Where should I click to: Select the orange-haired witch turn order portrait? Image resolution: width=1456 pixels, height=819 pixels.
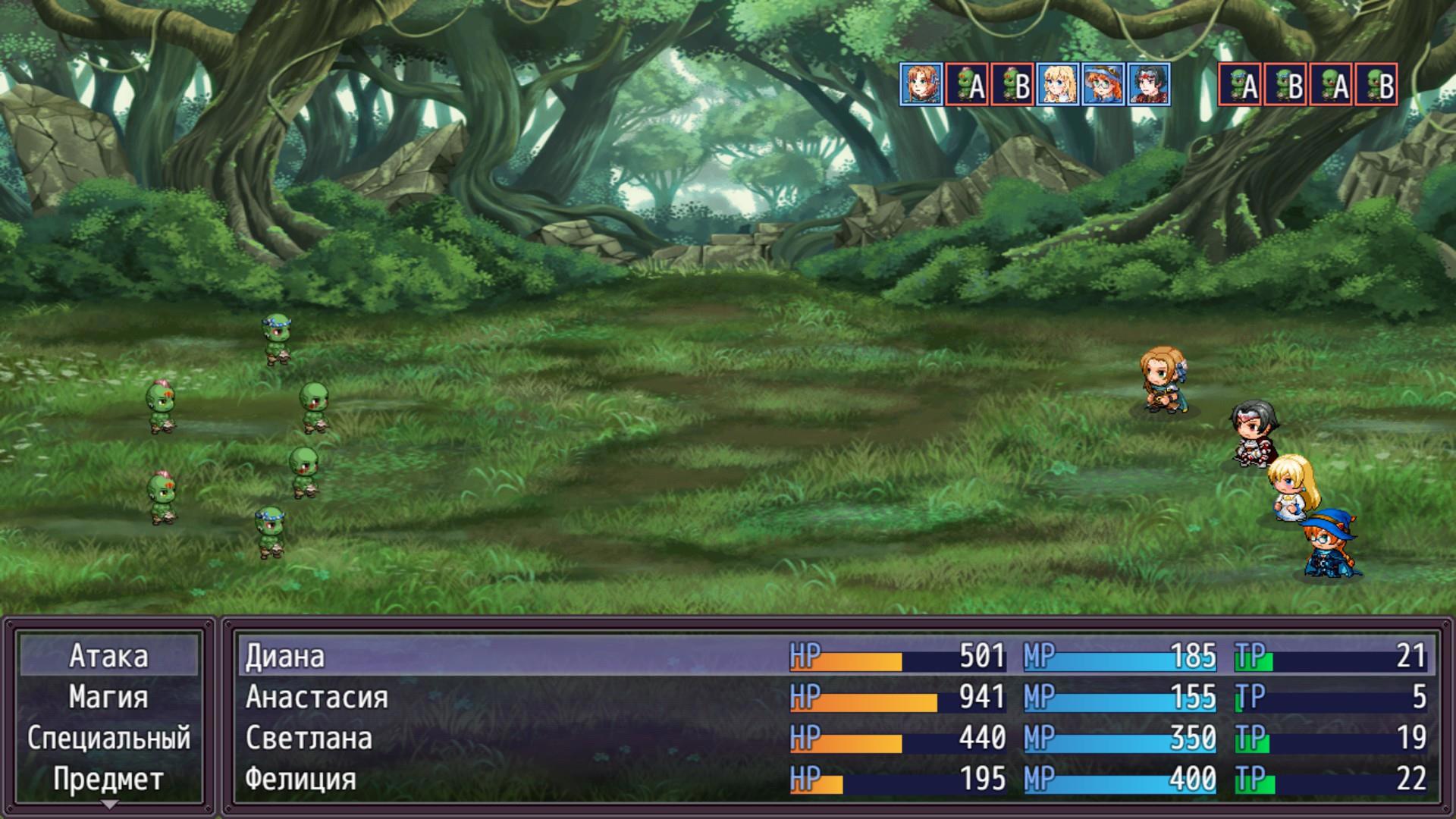pos(1103,84)
